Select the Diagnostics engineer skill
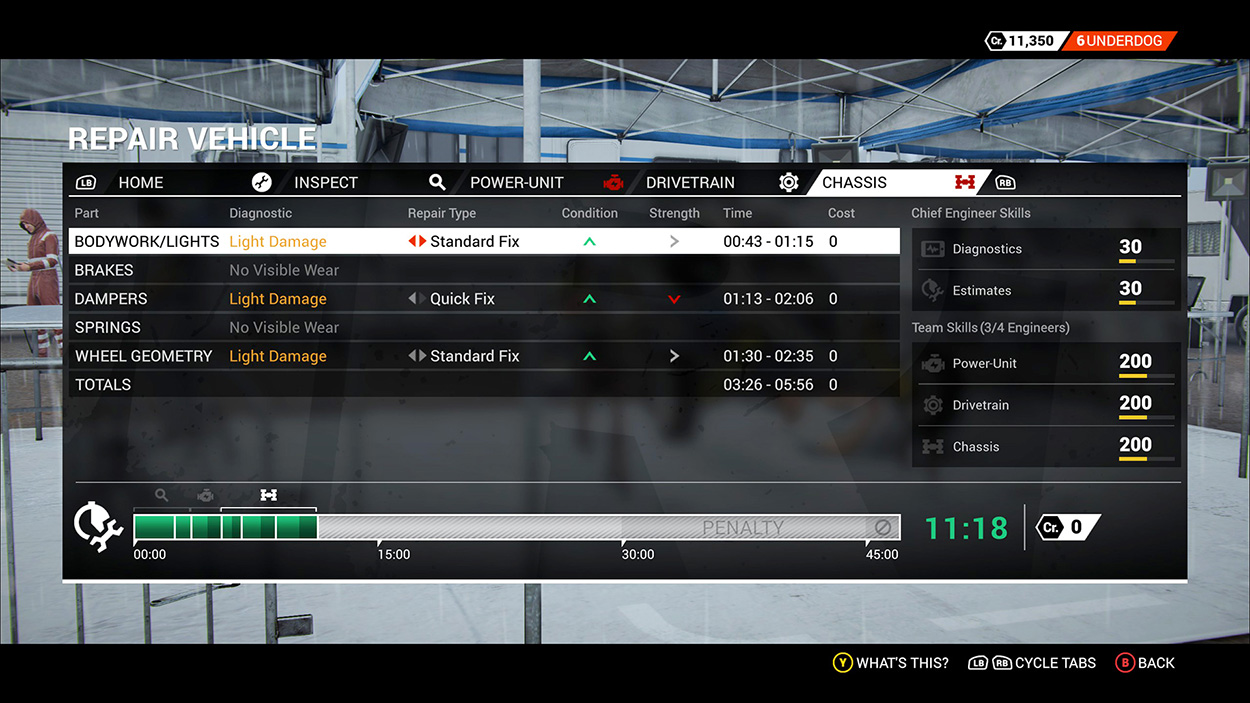 coord(1046,249)
